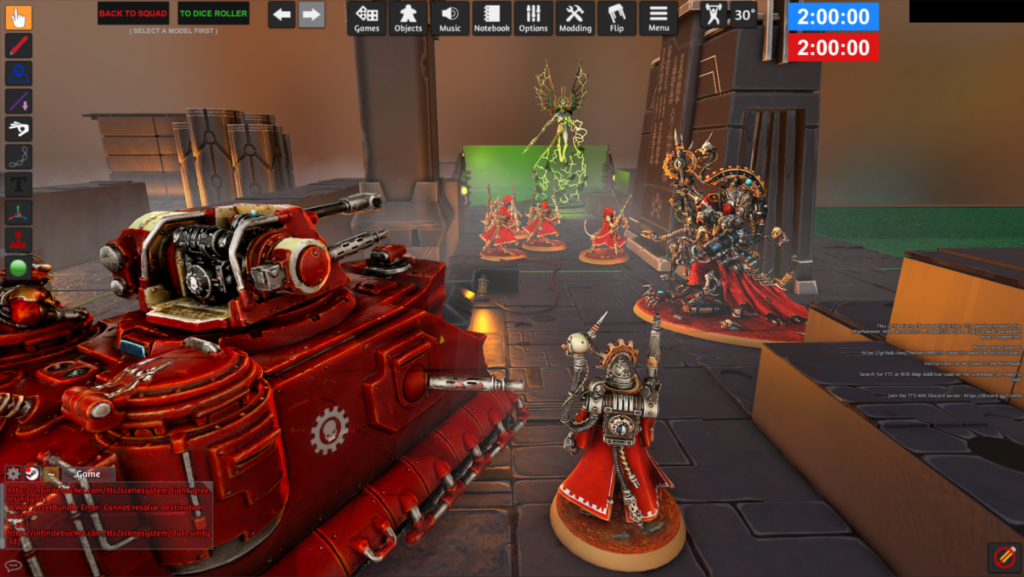Click the Back to Squad button
The width and height of the screenshot is (1024, 577).
(x=133, y=13)
